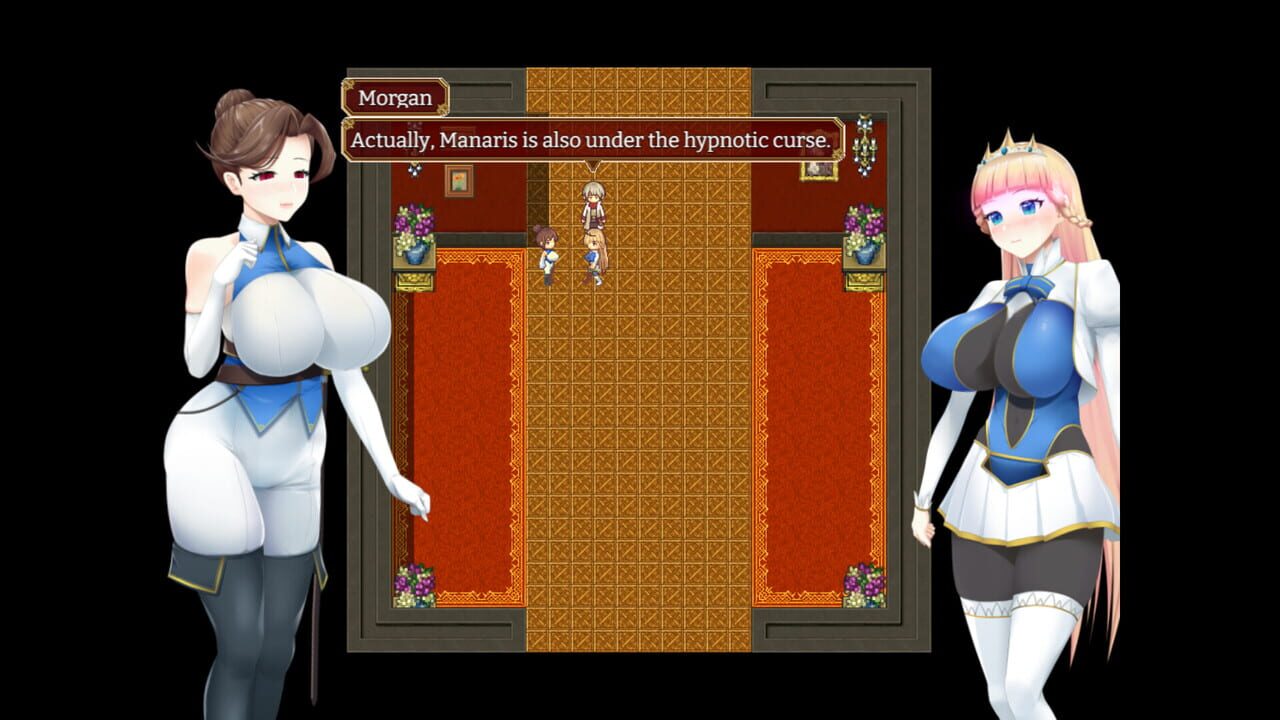
Task: Click the framed painting on the left wall
Action: [x=460, y=182]
